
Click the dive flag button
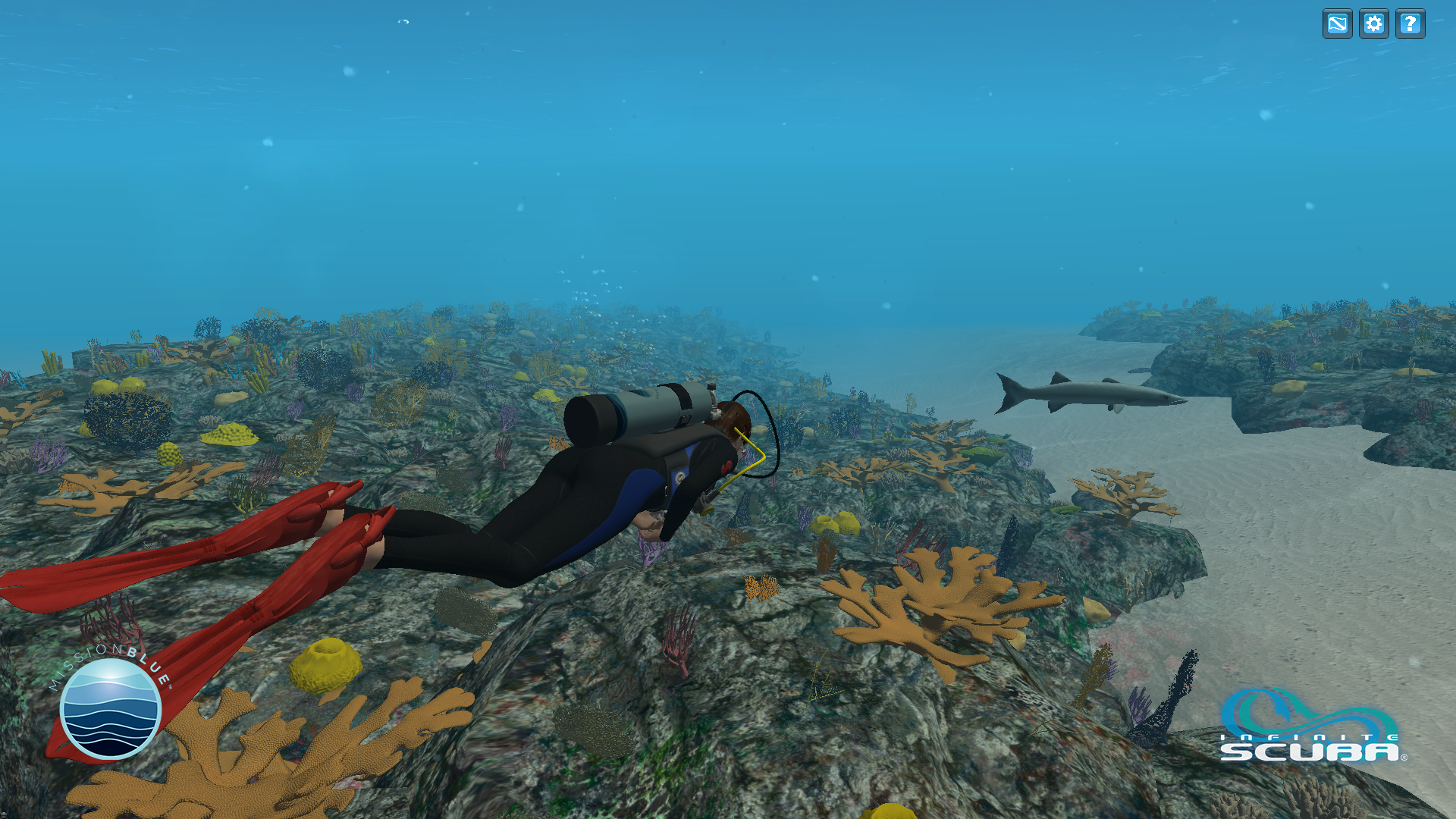click(1337, 24)
